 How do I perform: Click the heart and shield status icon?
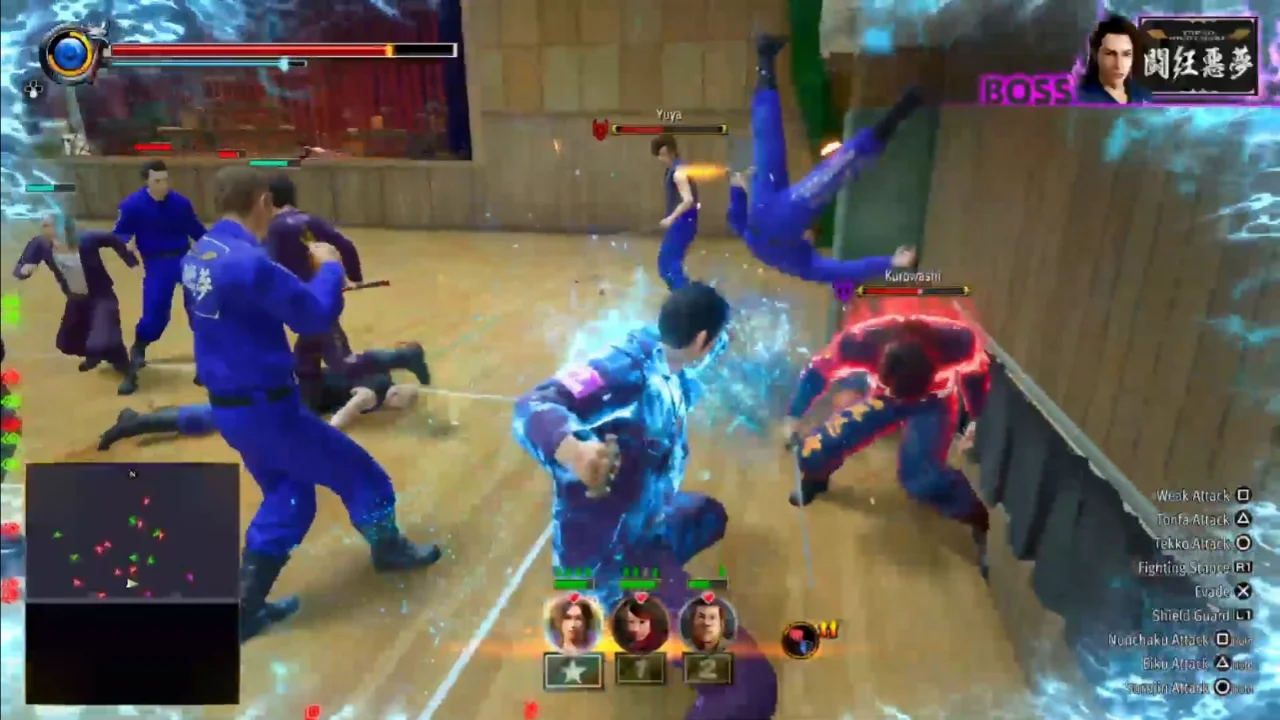point(800,639)
